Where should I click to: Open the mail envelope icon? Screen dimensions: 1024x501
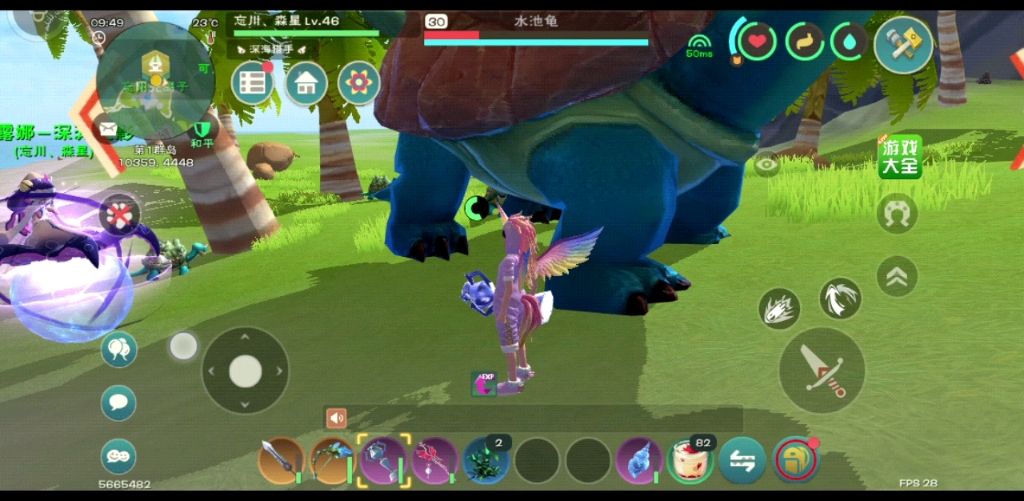tap(108, 129)
